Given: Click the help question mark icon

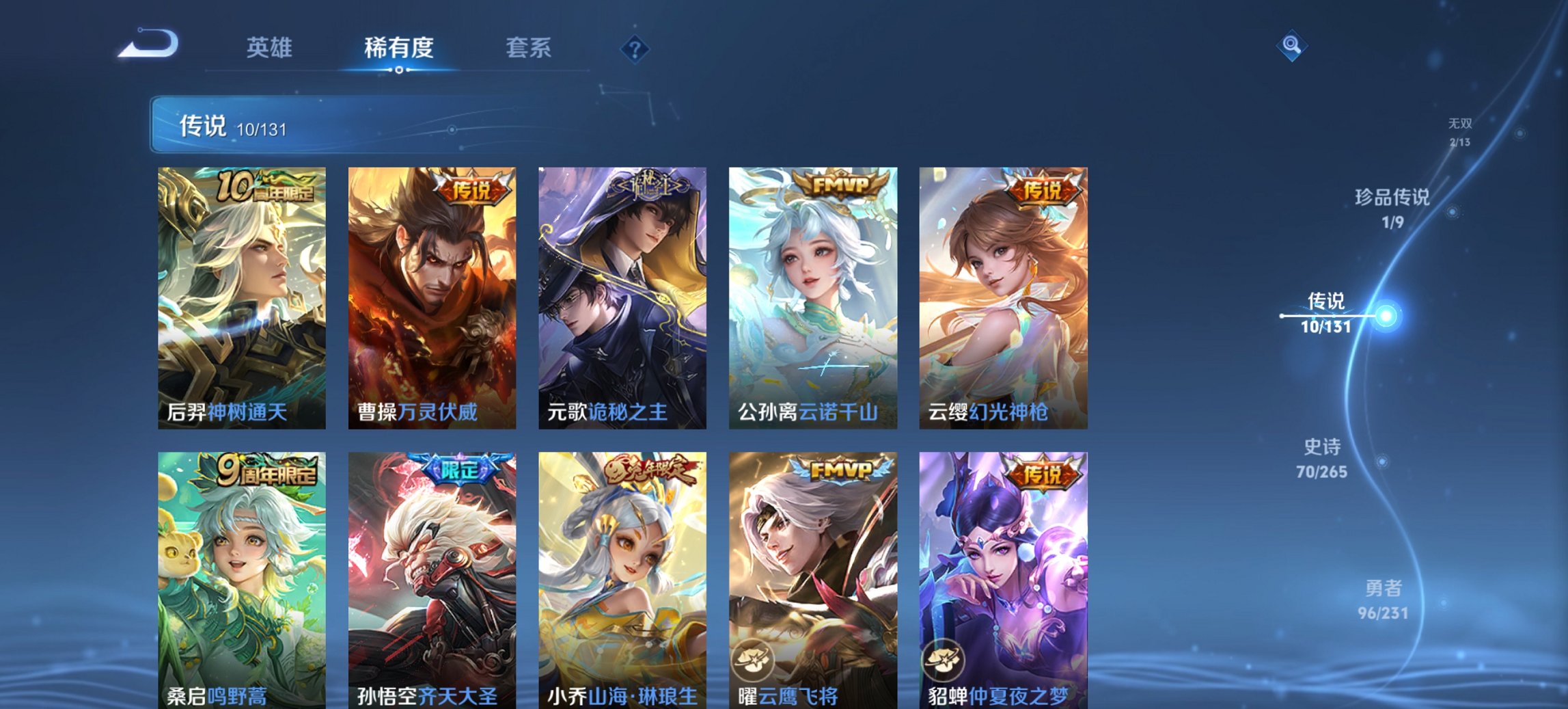Looking at the screenshot, I should [x=635, y=48].
